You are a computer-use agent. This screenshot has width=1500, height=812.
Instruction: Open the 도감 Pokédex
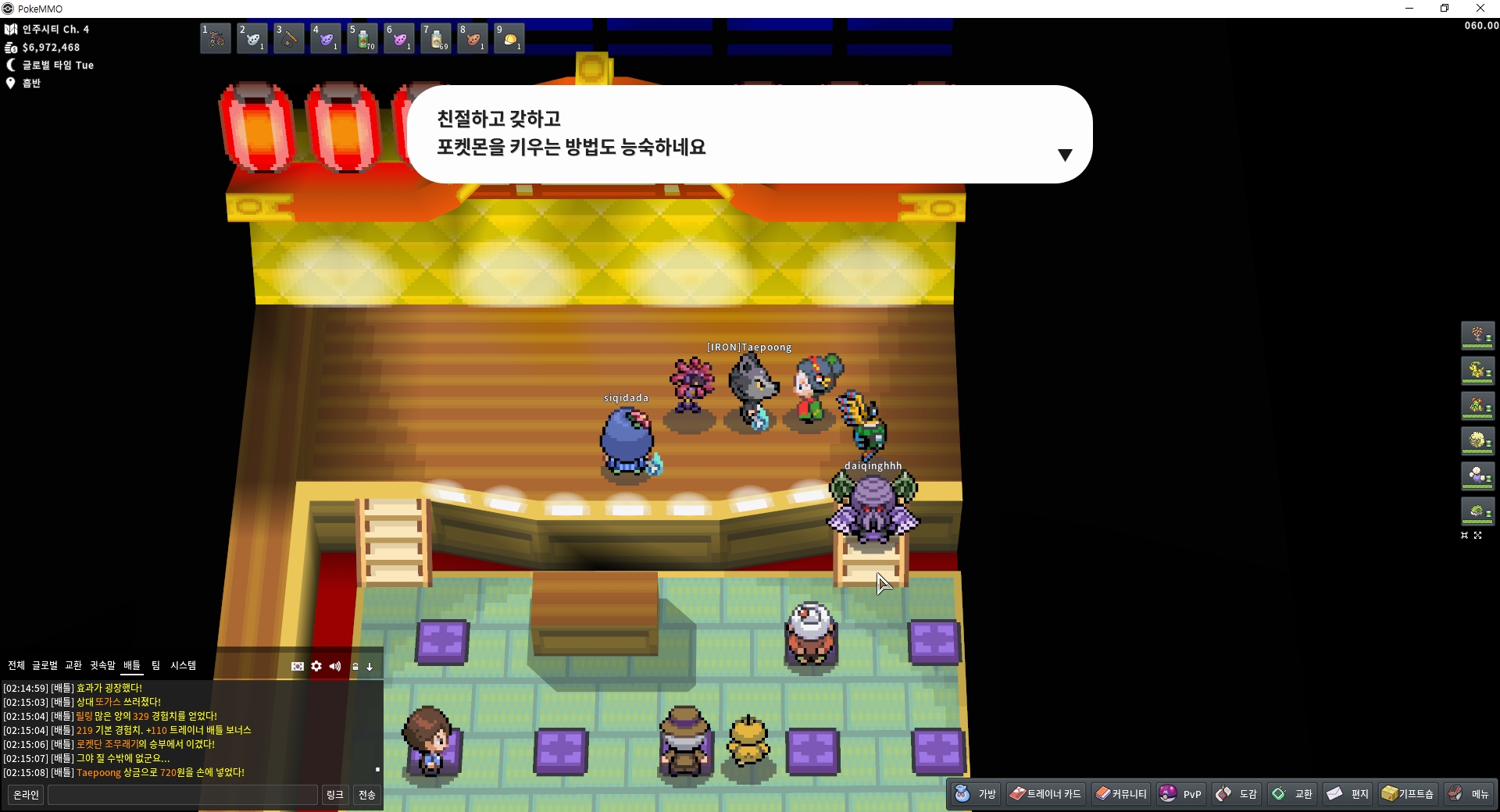(x=1237, y=794)
